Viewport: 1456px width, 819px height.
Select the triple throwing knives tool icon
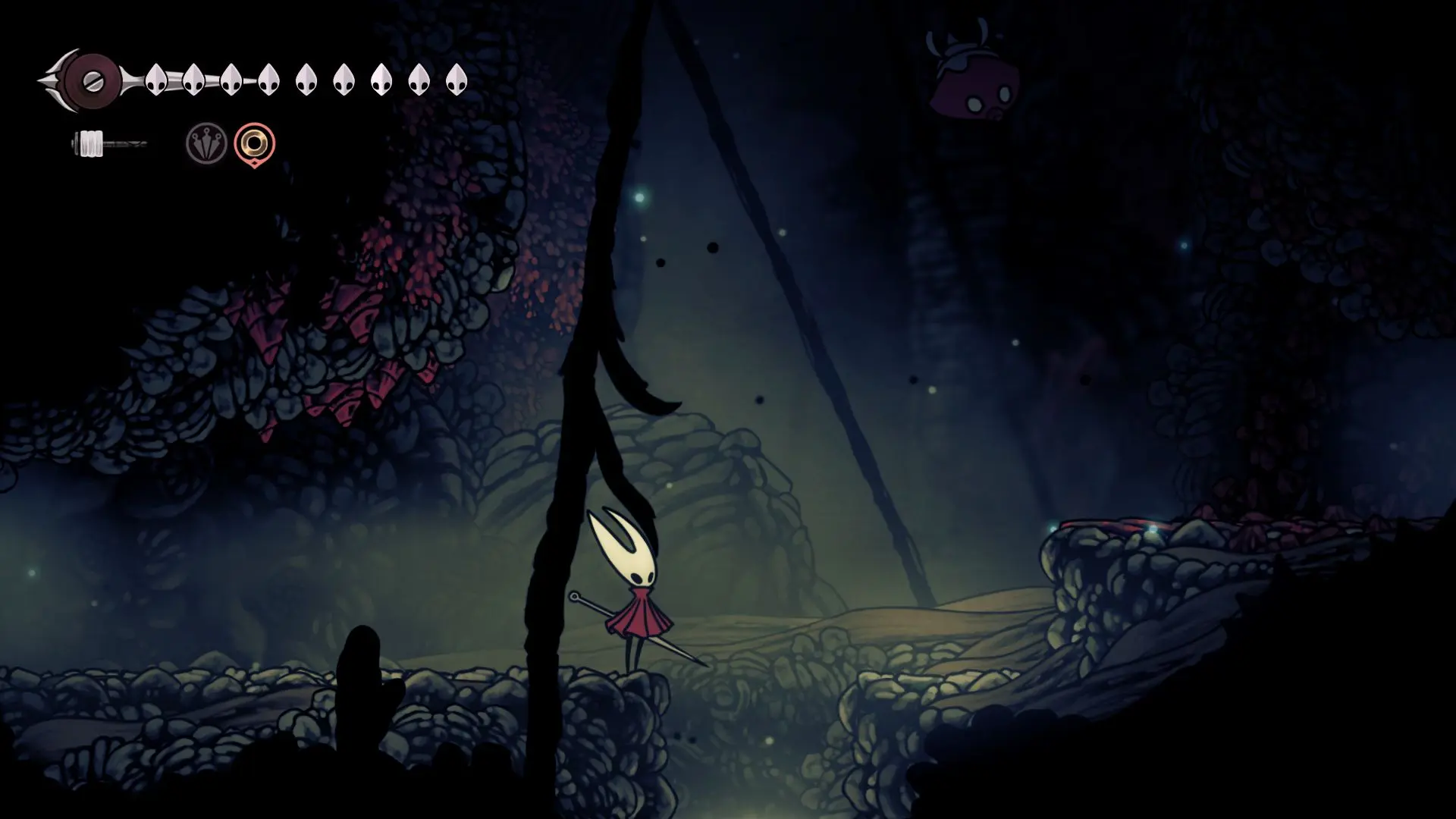click(x=206, y=143)
